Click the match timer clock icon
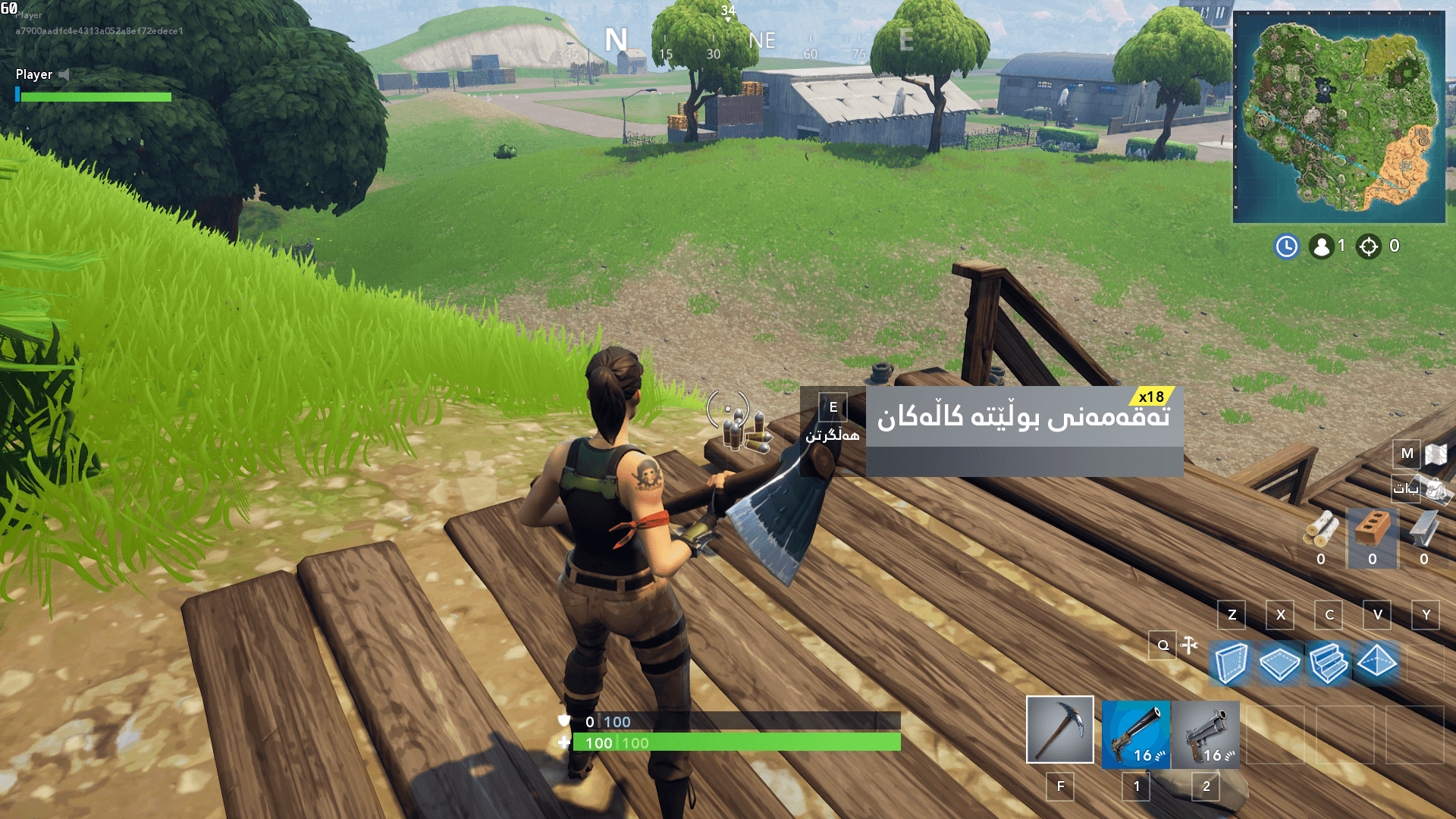 point(1287,246)
